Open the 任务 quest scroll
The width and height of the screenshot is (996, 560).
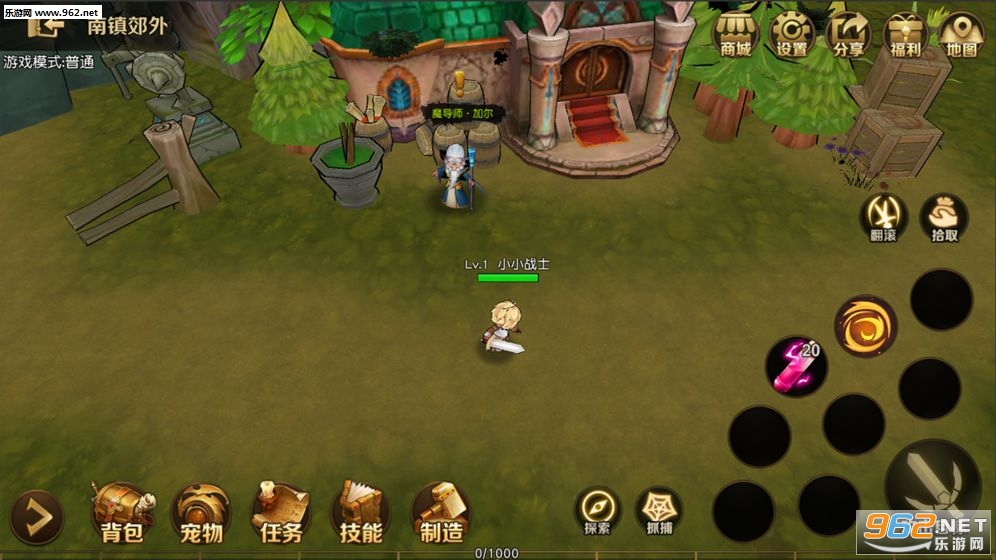coord(280,514)
